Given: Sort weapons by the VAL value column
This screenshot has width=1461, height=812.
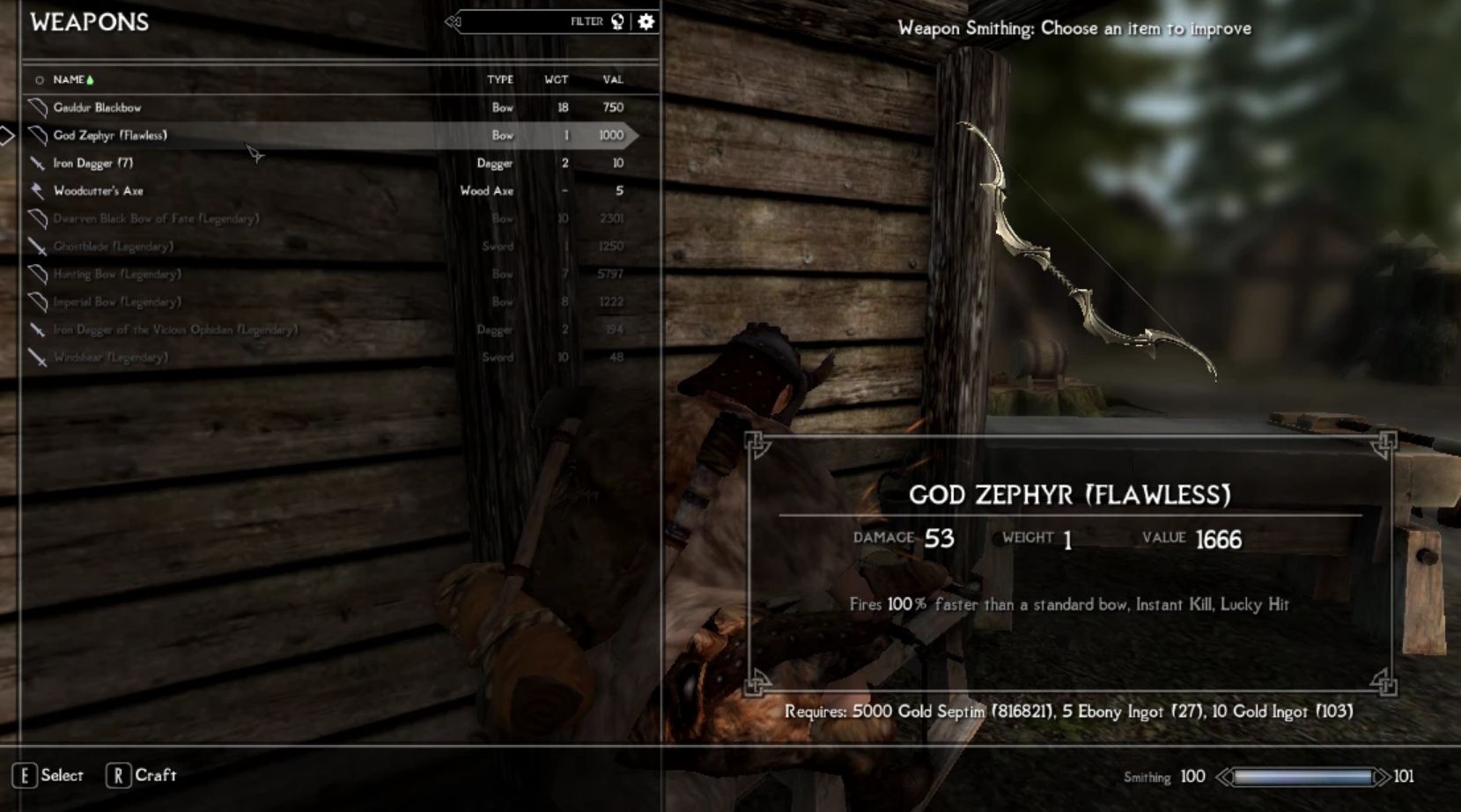Looking at the screenshot, I should 613,79.
